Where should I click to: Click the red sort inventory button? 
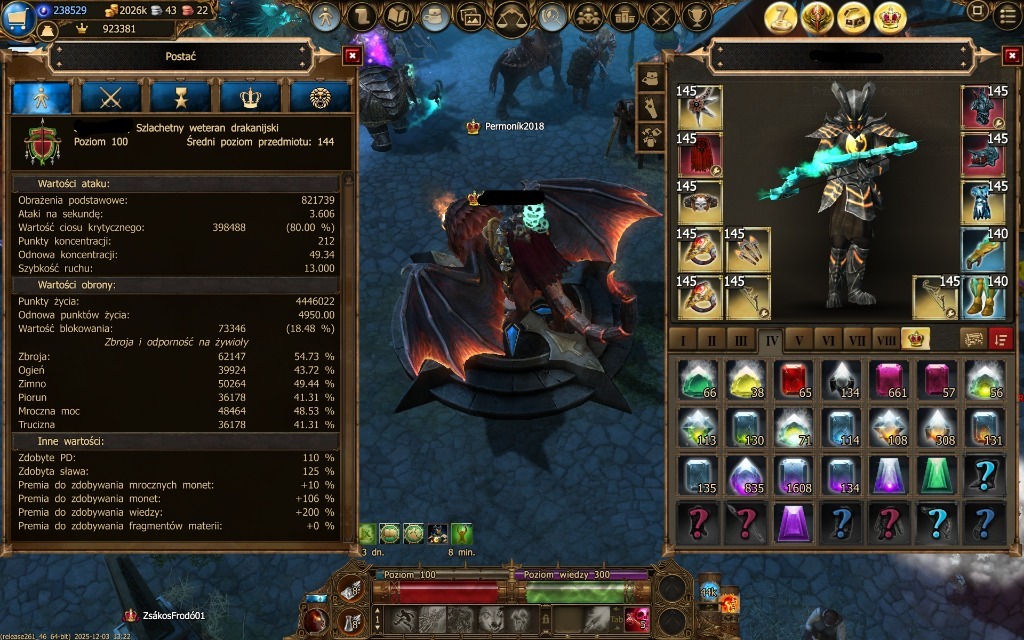(1000, 338)
